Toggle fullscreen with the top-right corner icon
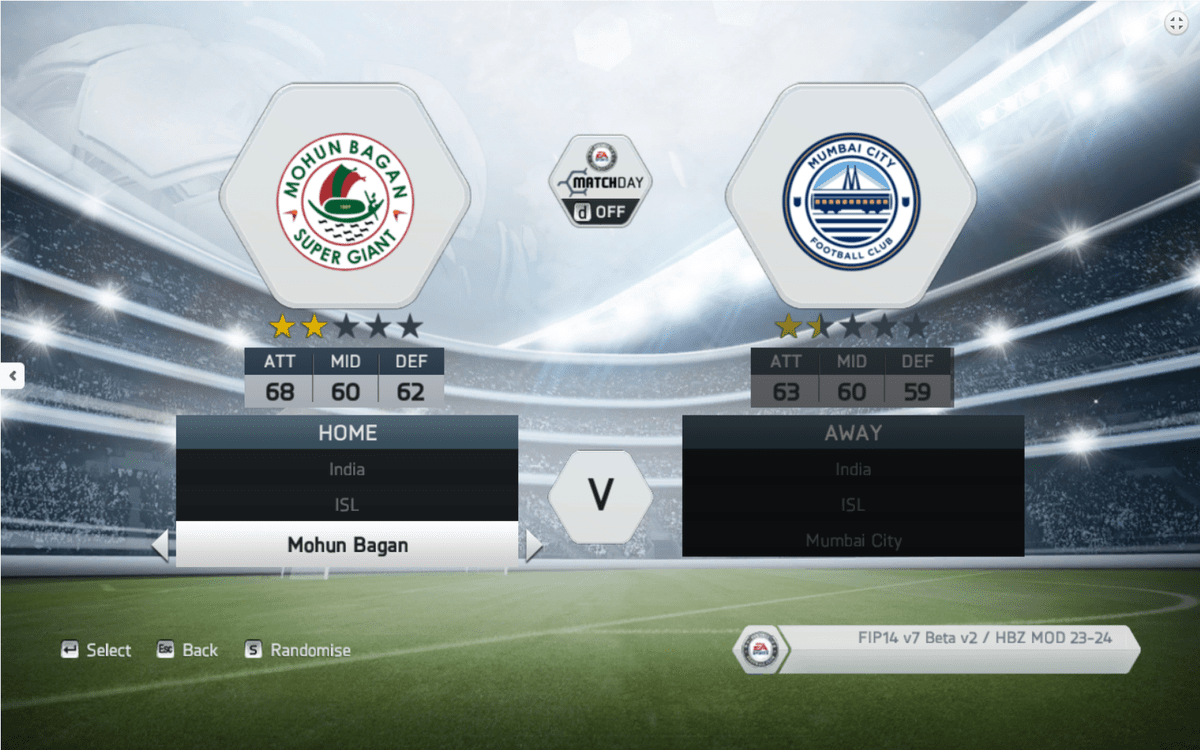This screenshot has height=750, width=1200. (x=1176, y=24)
